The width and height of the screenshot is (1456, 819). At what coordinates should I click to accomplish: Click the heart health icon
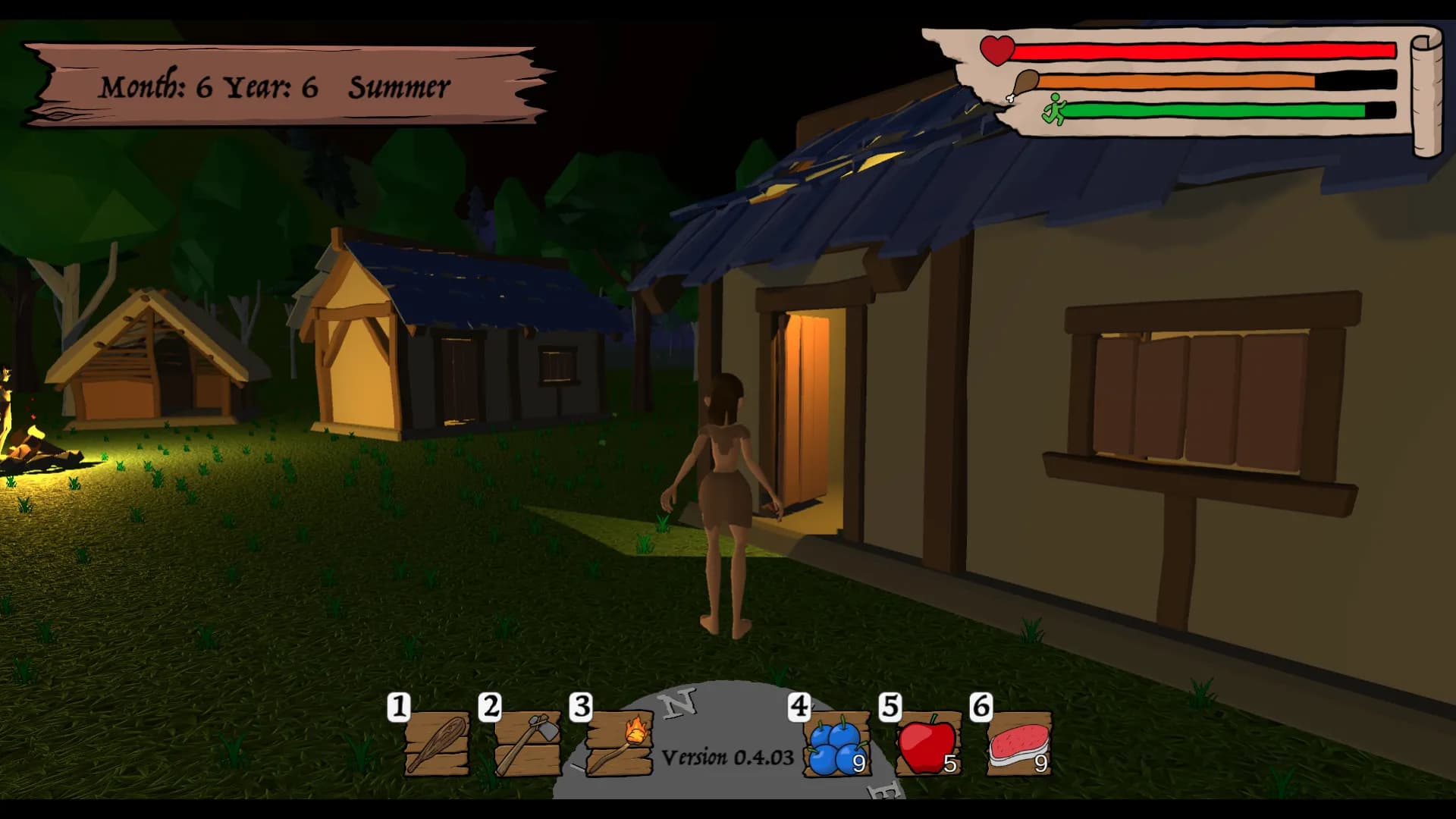click(995, 50)
